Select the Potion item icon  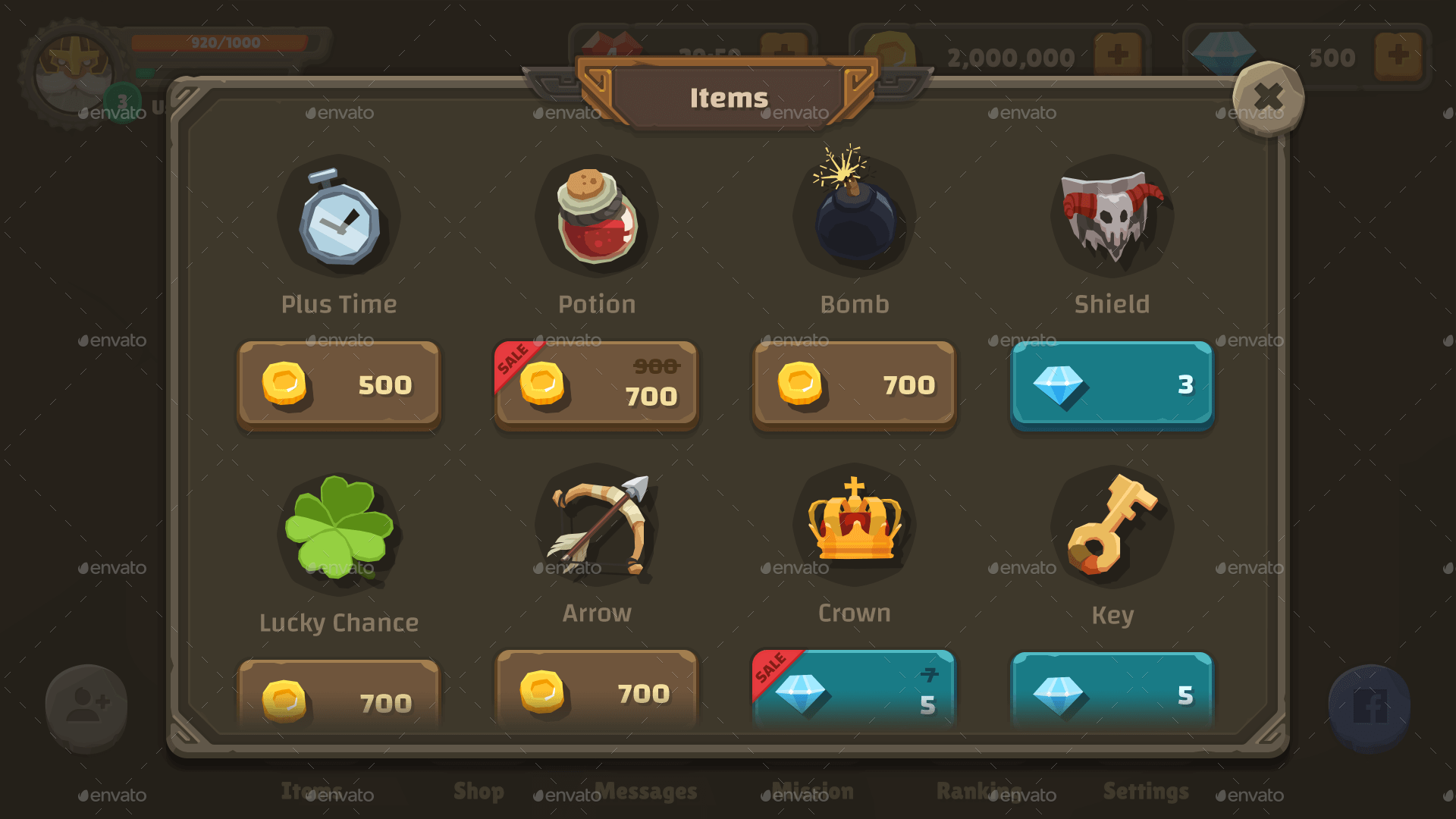tap(597, 220)
